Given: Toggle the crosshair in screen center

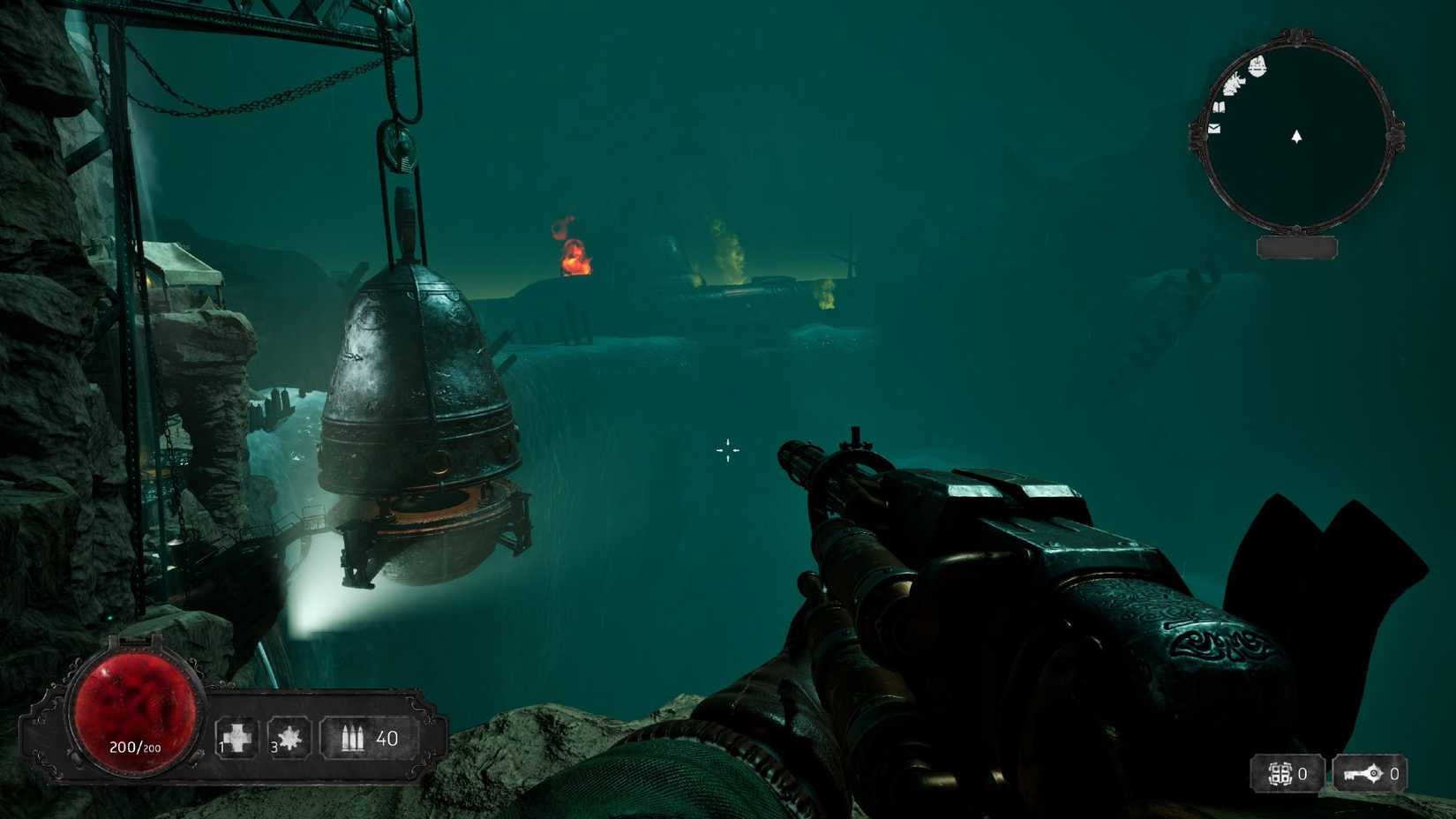Looking at the screenshot, I should pyautogui.click(x=727, y=450).
